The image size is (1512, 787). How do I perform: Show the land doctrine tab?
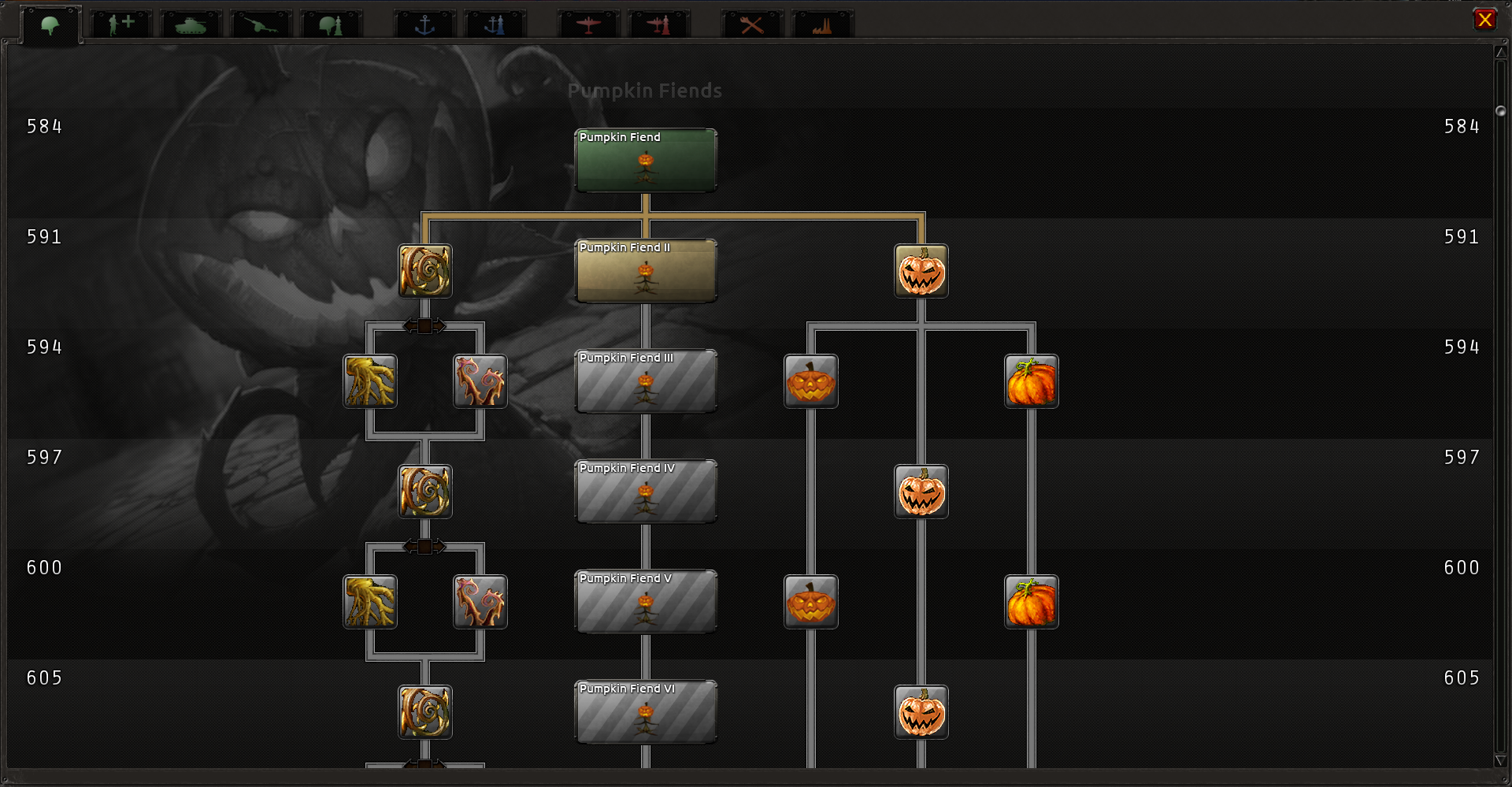point(331,24)
